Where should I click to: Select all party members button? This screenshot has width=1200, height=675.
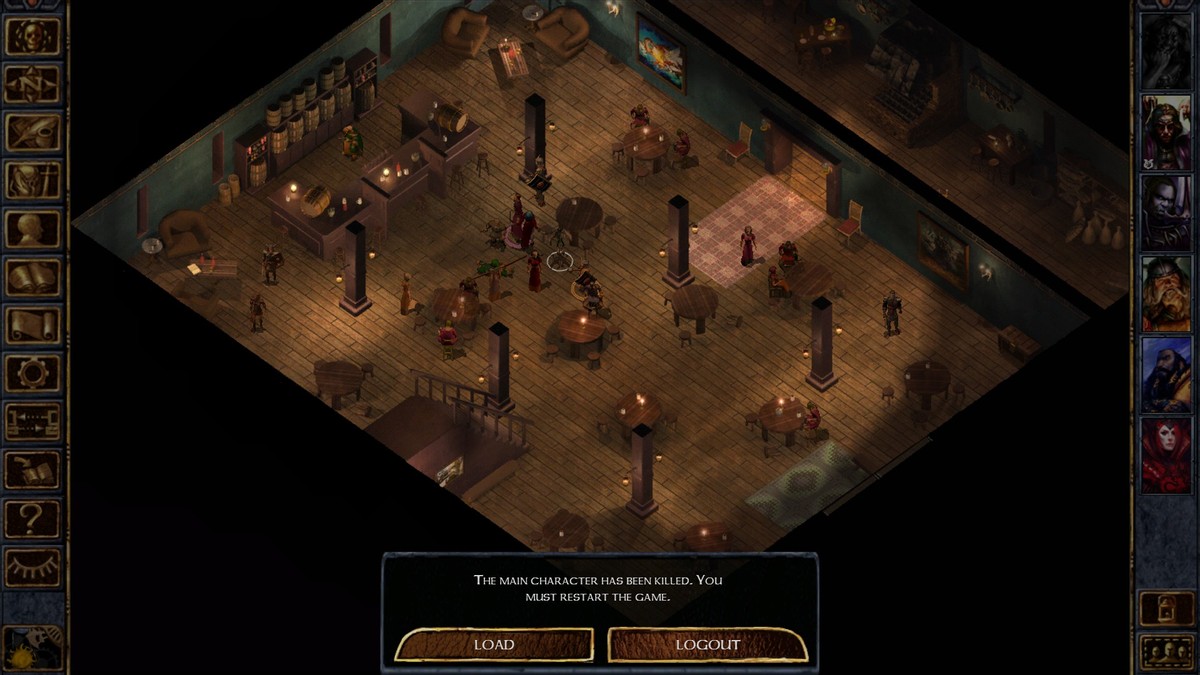pyautogui.click(x=1166, y=652)
